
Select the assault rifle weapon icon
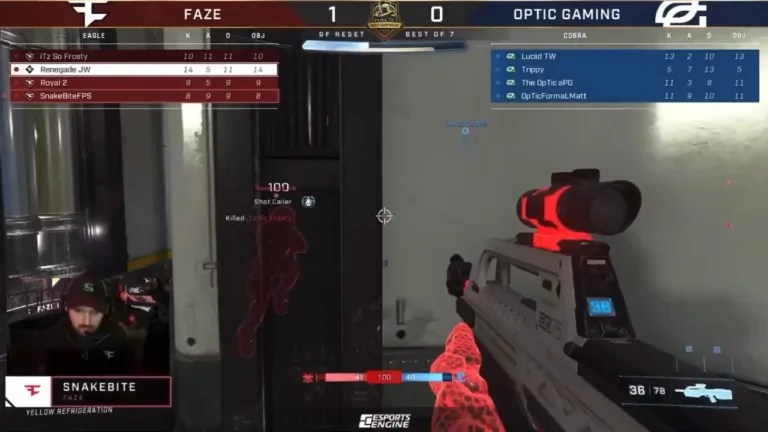coord(704,392)
